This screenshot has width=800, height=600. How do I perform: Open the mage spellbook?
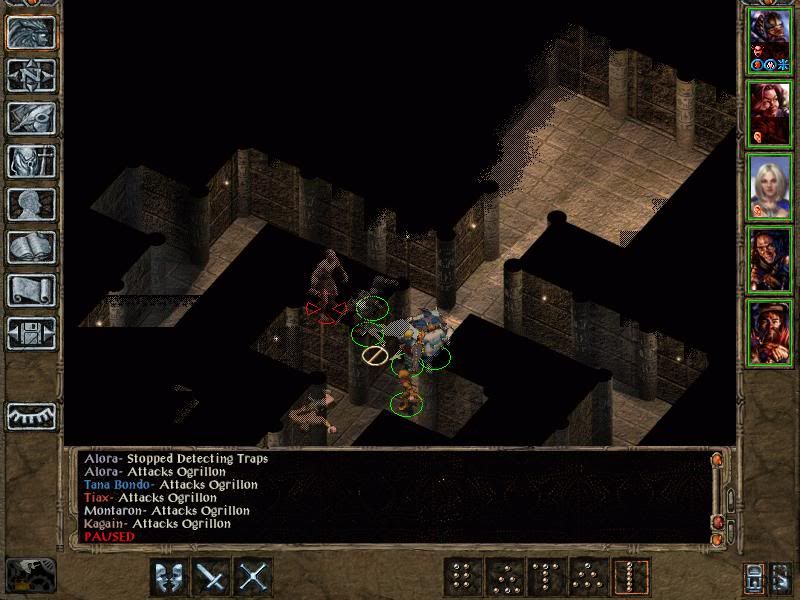pos(31,247)
